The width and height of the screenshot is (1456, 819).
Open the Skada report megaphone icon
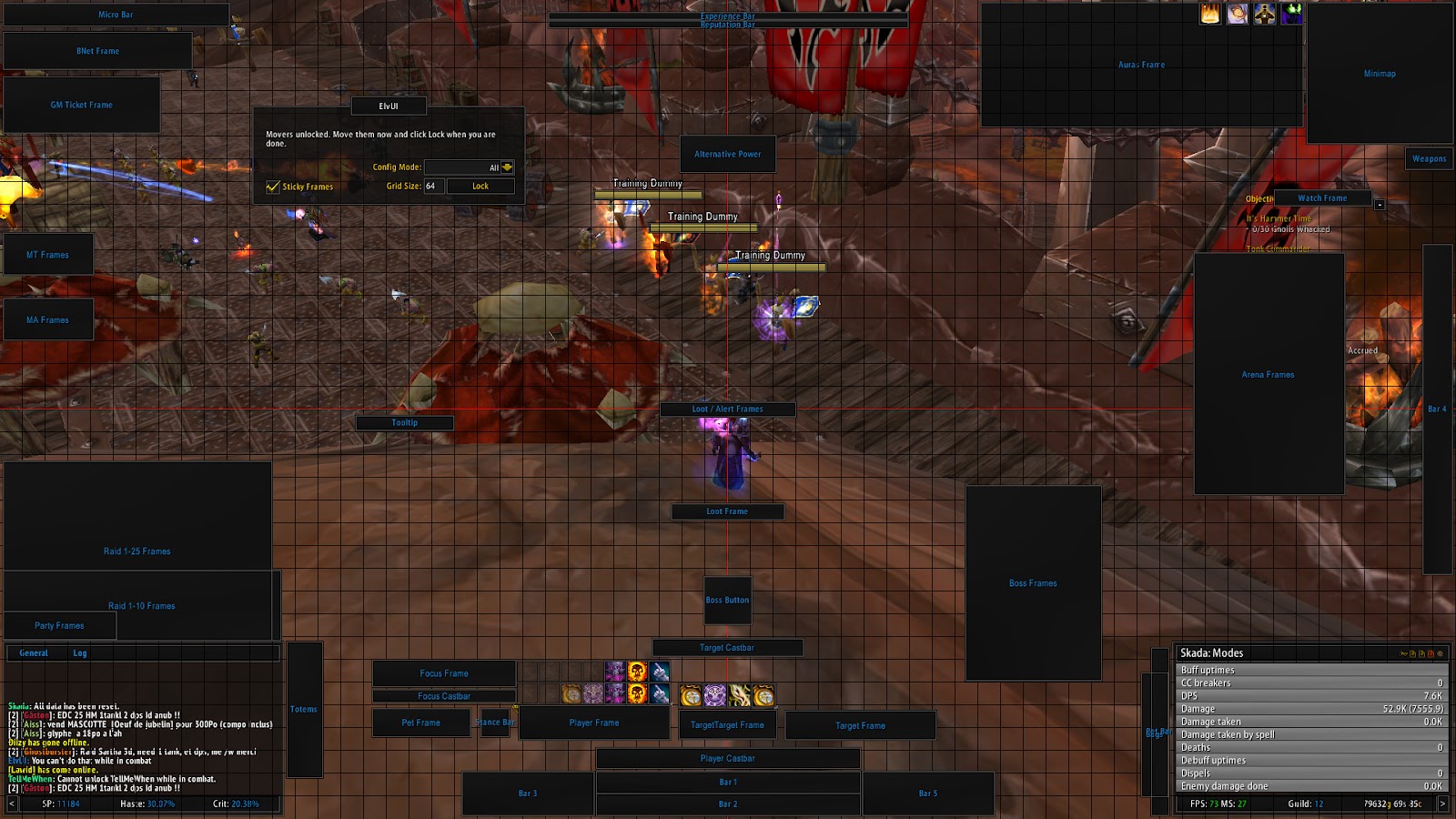pyautogui.click(x=1405, y=653)
